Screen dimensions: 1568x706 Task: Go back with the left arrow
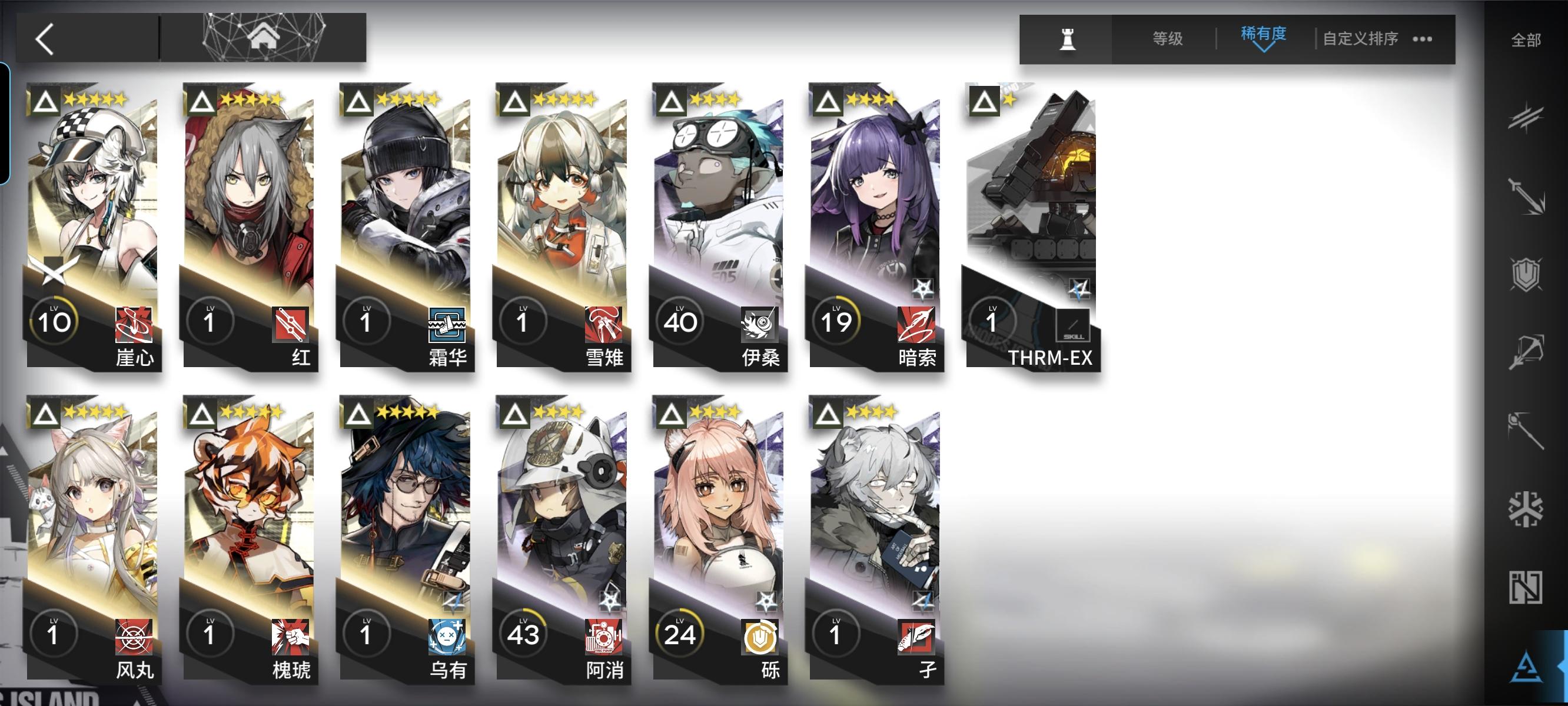pyautogui.click(x=44, y=38)
